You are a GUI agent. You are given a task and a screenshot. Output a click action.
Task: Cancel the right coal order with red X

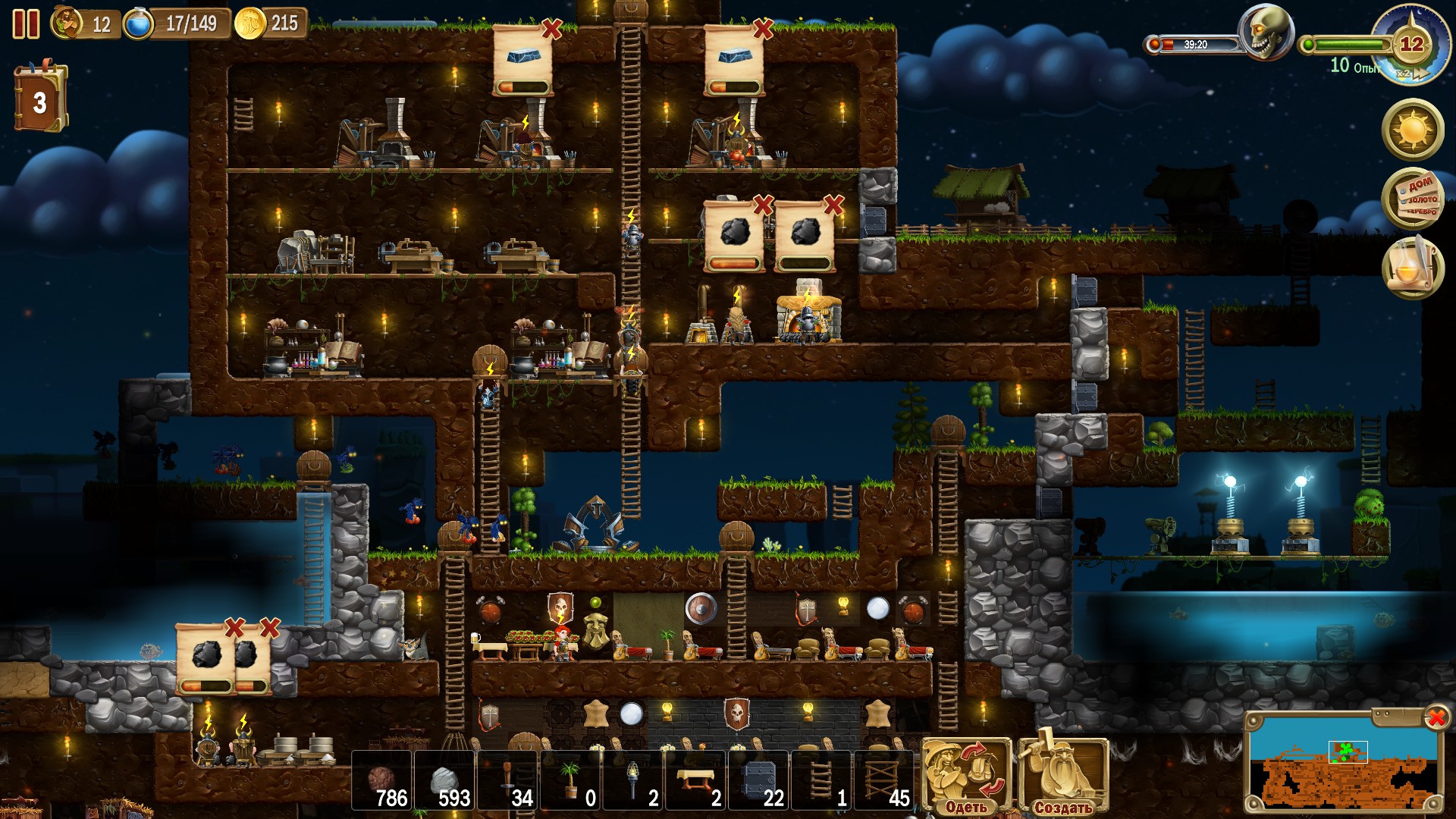834,205
